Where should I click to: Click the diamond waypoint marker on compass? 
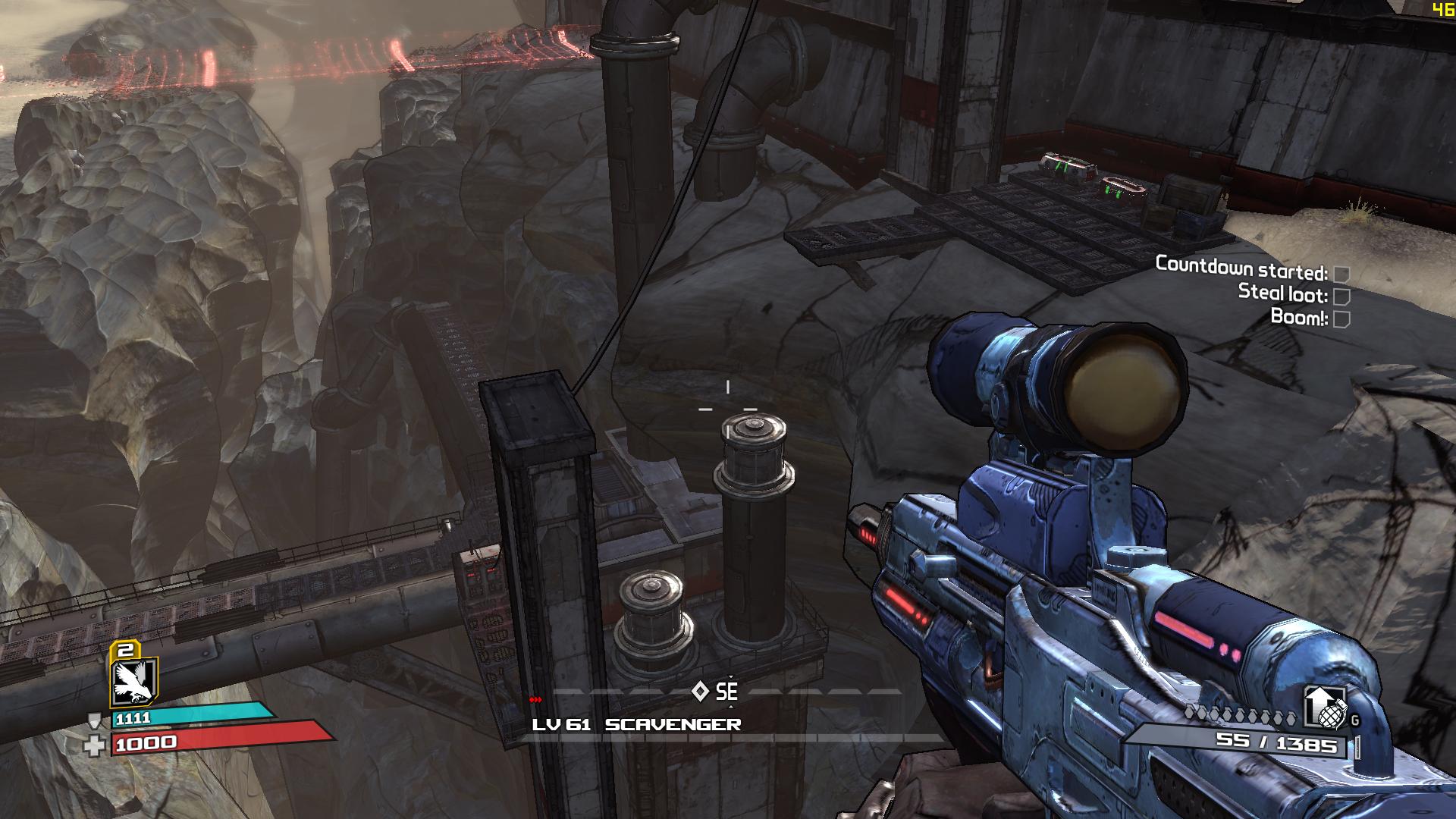701,691
